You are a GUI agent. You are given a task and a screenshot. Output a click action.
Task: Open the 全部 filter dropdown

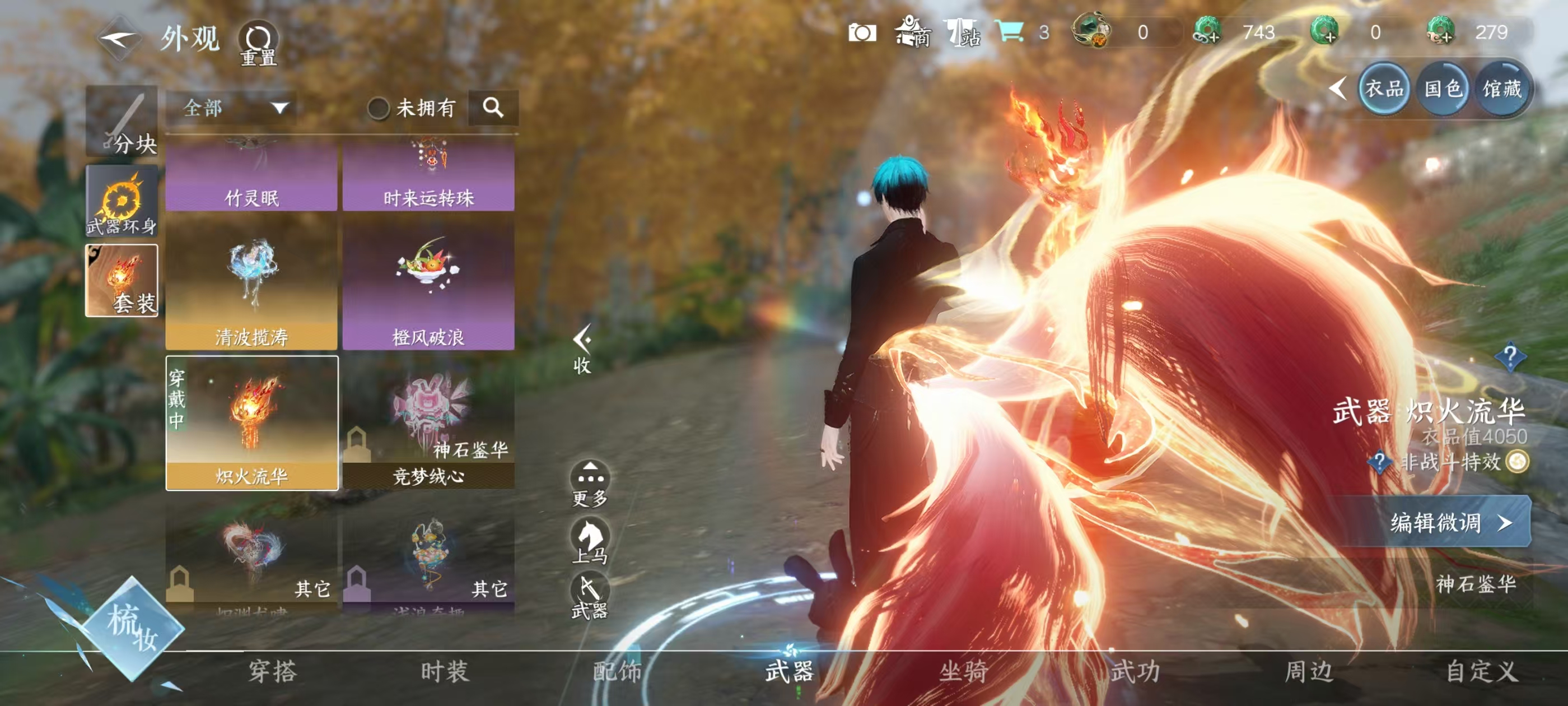tap(231, 109)
